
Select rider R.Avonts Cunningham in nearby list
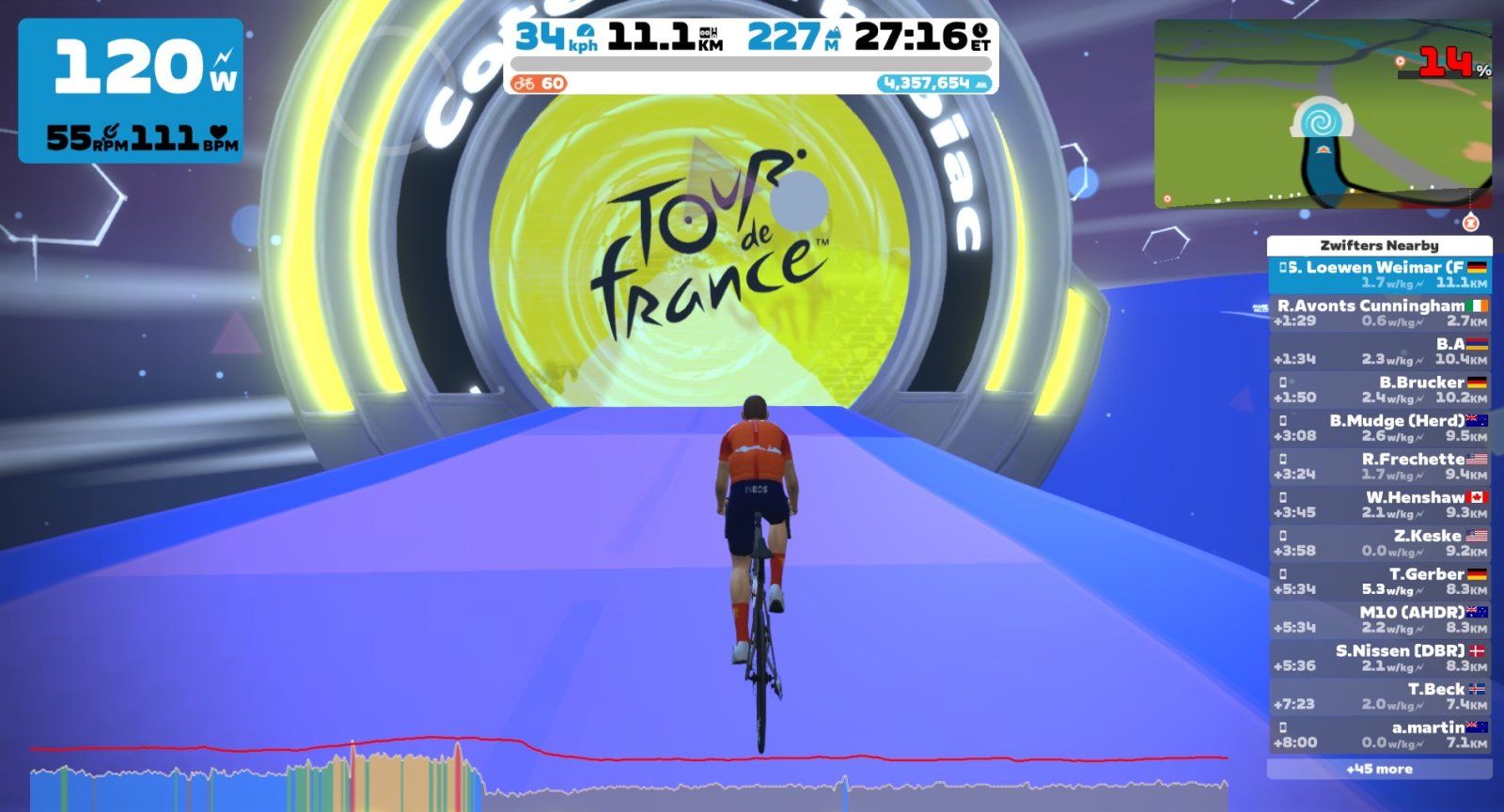(1379, 313)
